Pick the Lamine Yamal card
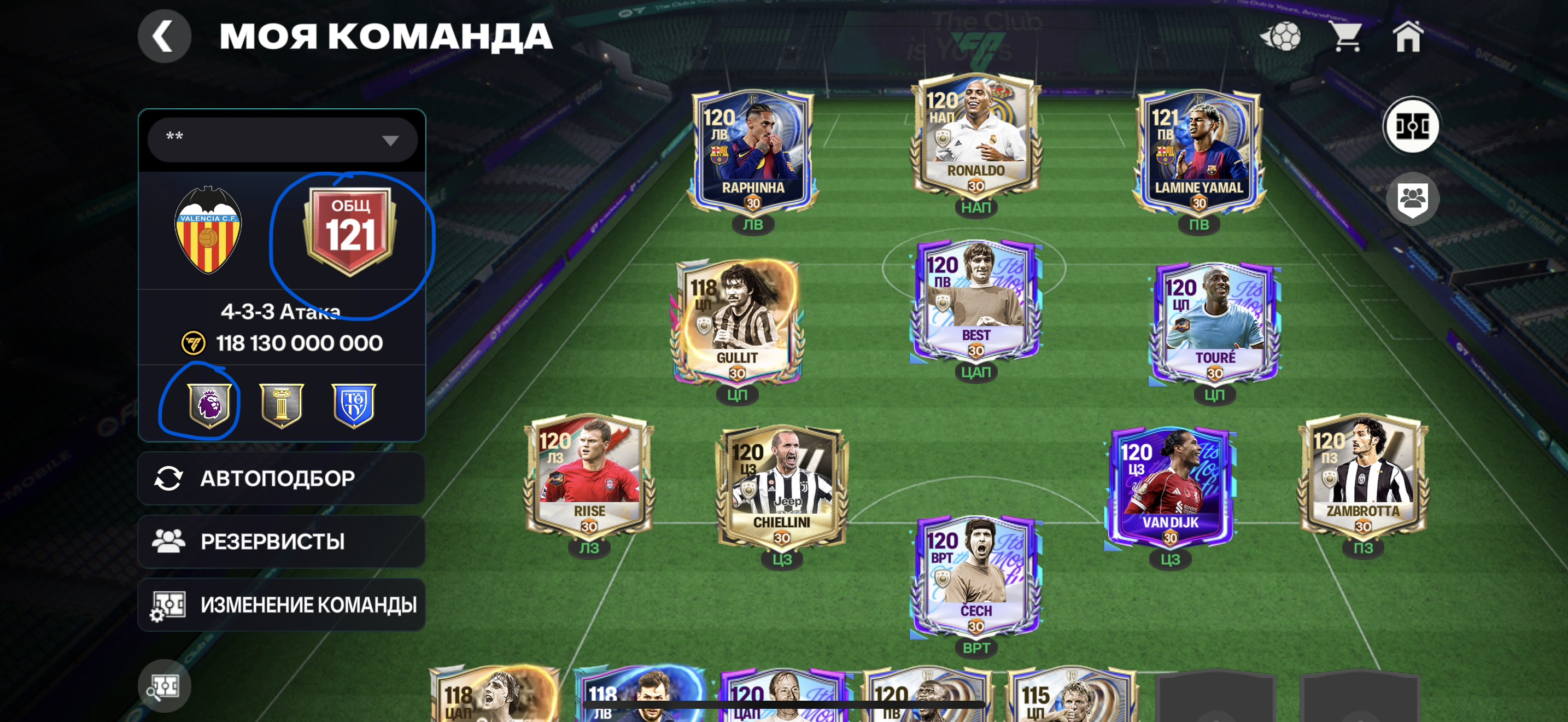This screenshot has height=722, width=1568. point(1198,152)
